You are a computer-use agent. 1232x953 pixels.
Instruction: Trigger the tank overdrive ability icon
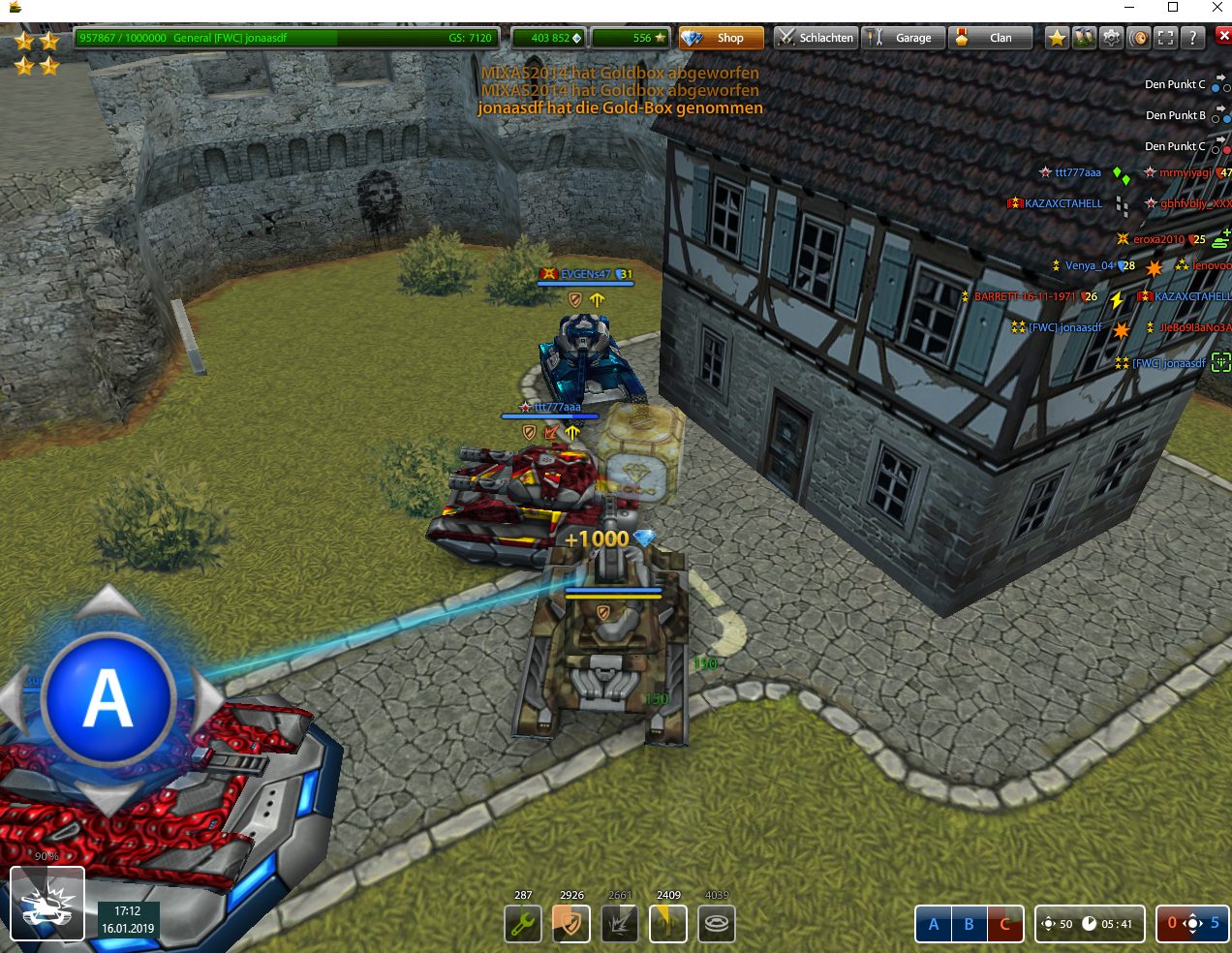click(47, 904)
